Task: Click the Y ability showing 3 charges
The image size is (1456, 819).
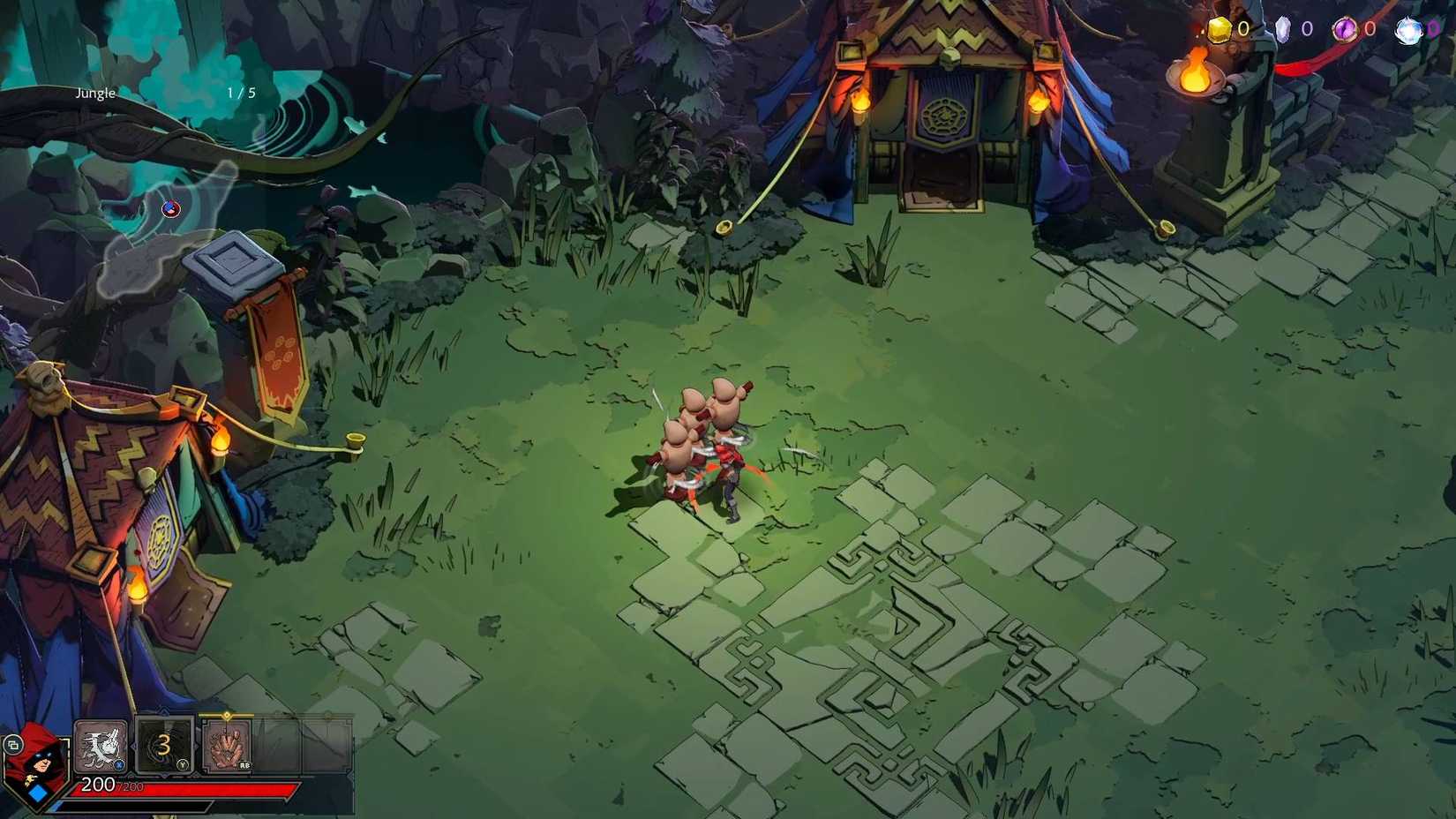Action: pos(163,746)
